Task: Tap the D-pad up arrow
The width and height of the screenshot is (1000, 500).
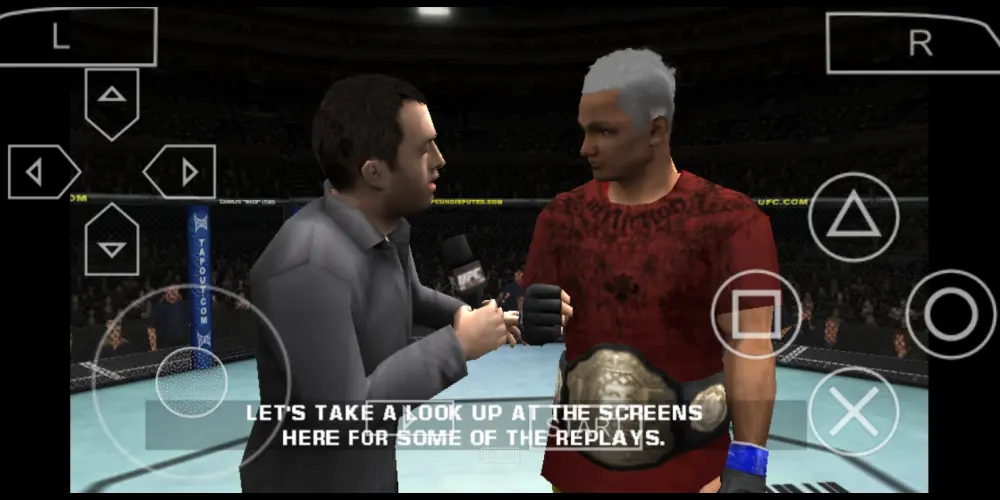Action: pos(112,100)
